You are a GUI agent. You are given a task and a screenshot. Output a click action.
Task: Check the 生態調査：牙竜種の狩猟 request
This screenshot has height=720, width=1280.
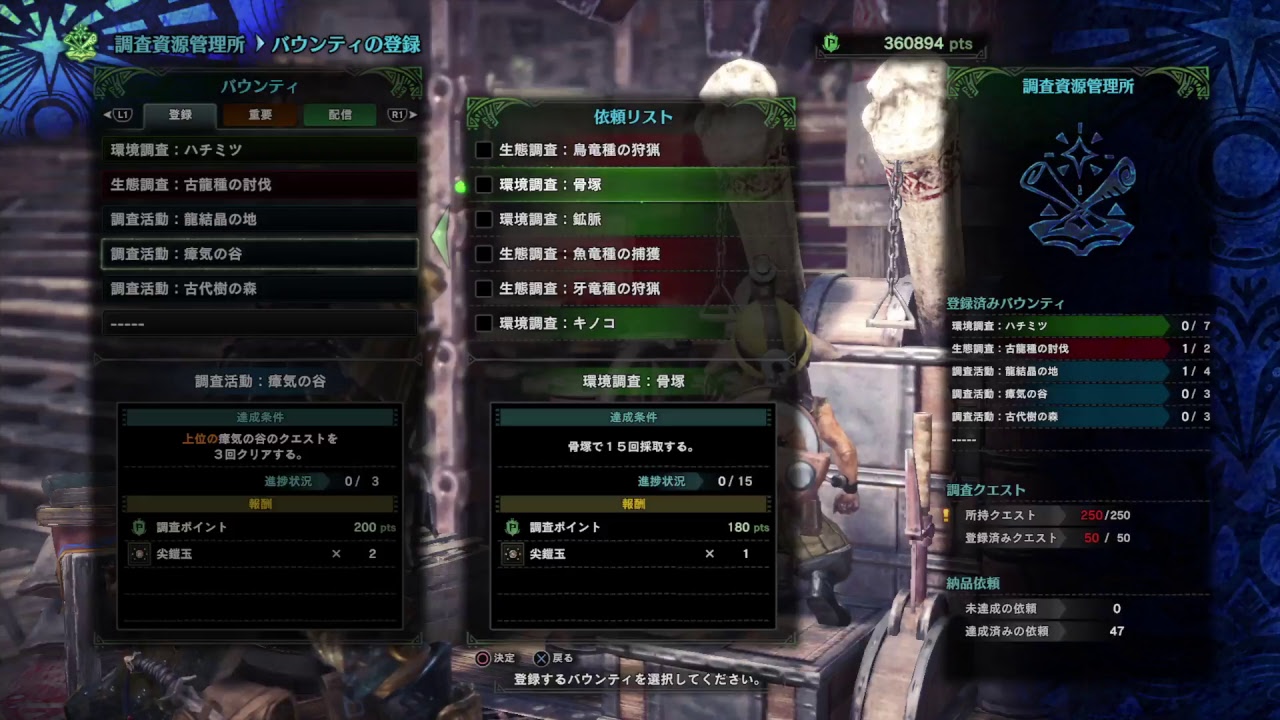coord(484,289)
